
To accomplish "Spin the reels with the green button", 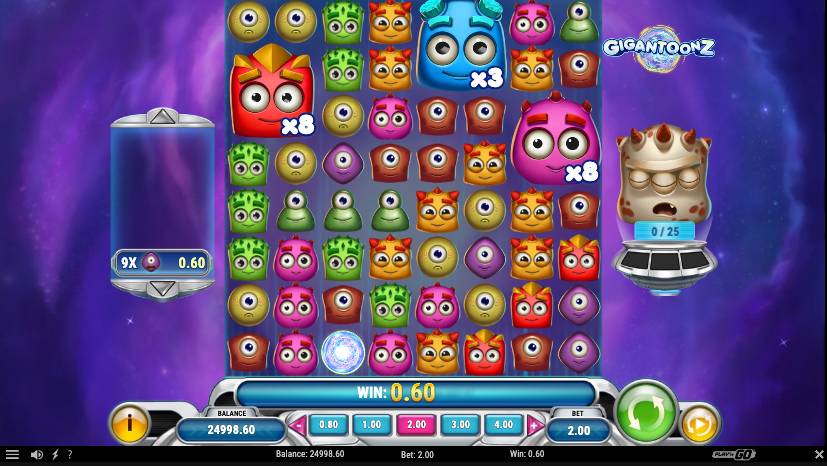I will point(646,411).
